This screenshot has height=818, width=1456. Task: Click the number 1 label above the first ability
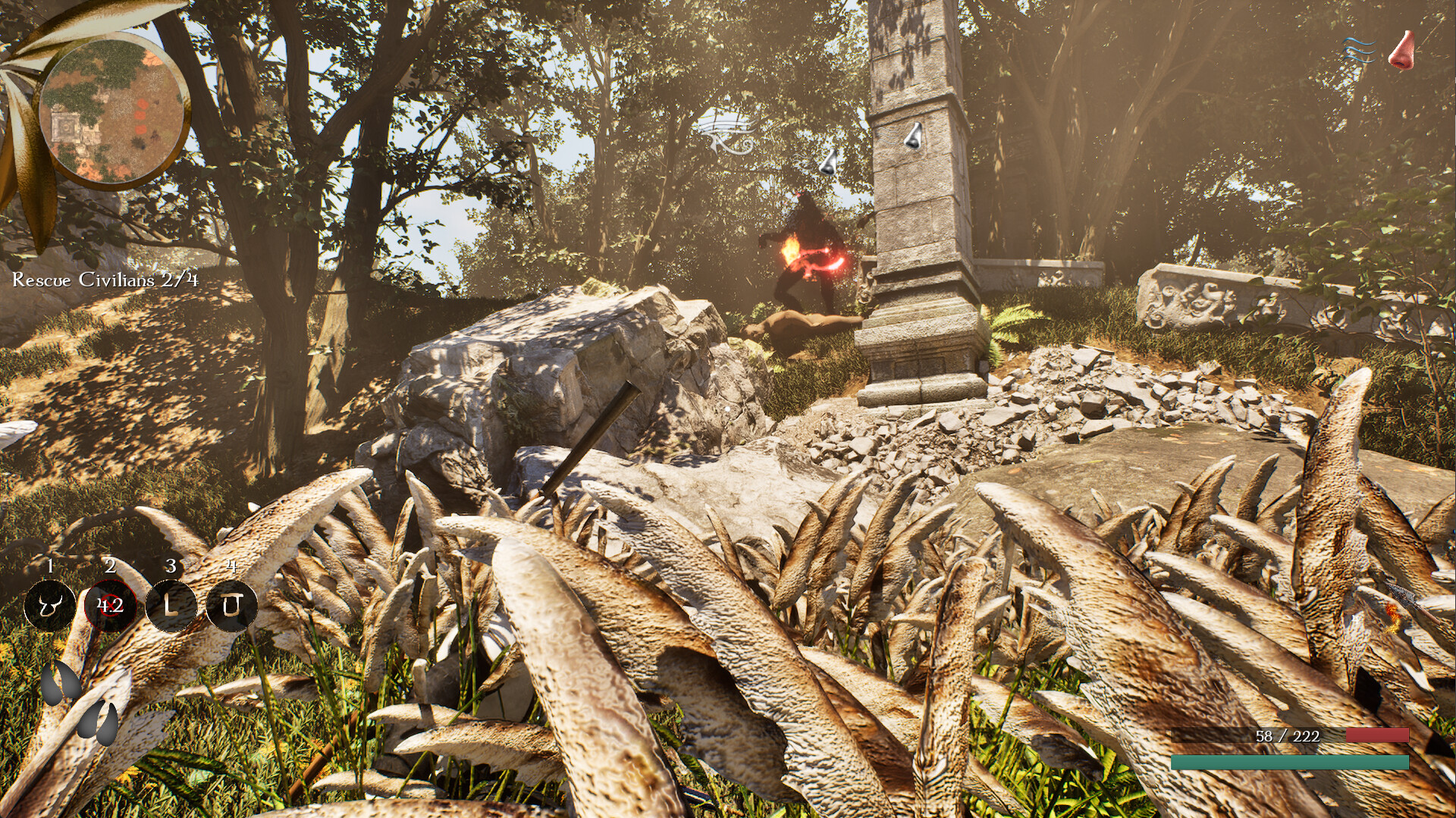(49, 566)
